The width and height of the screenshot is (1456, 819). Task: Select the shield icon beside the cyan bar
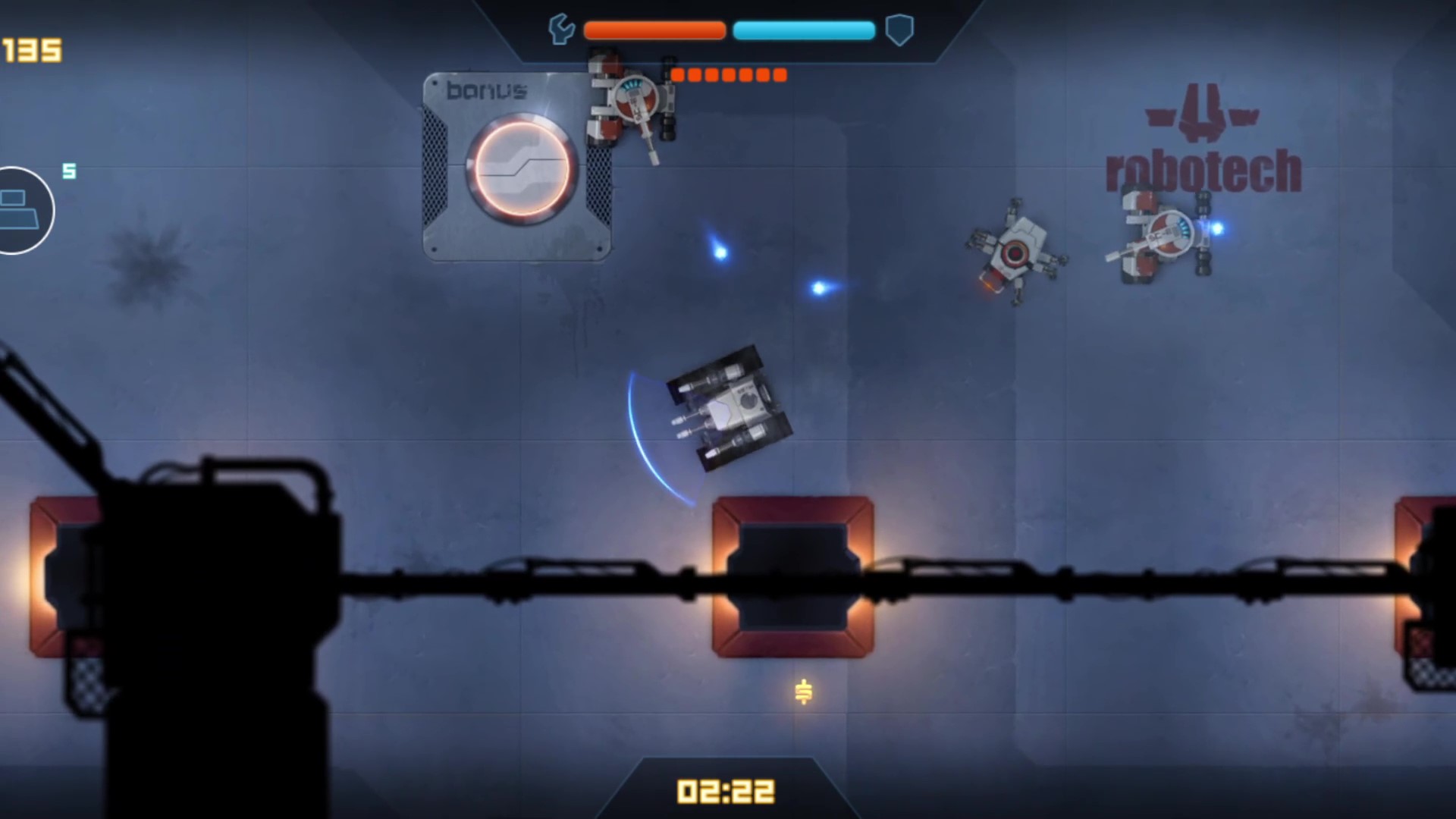(x=899, y=31)
